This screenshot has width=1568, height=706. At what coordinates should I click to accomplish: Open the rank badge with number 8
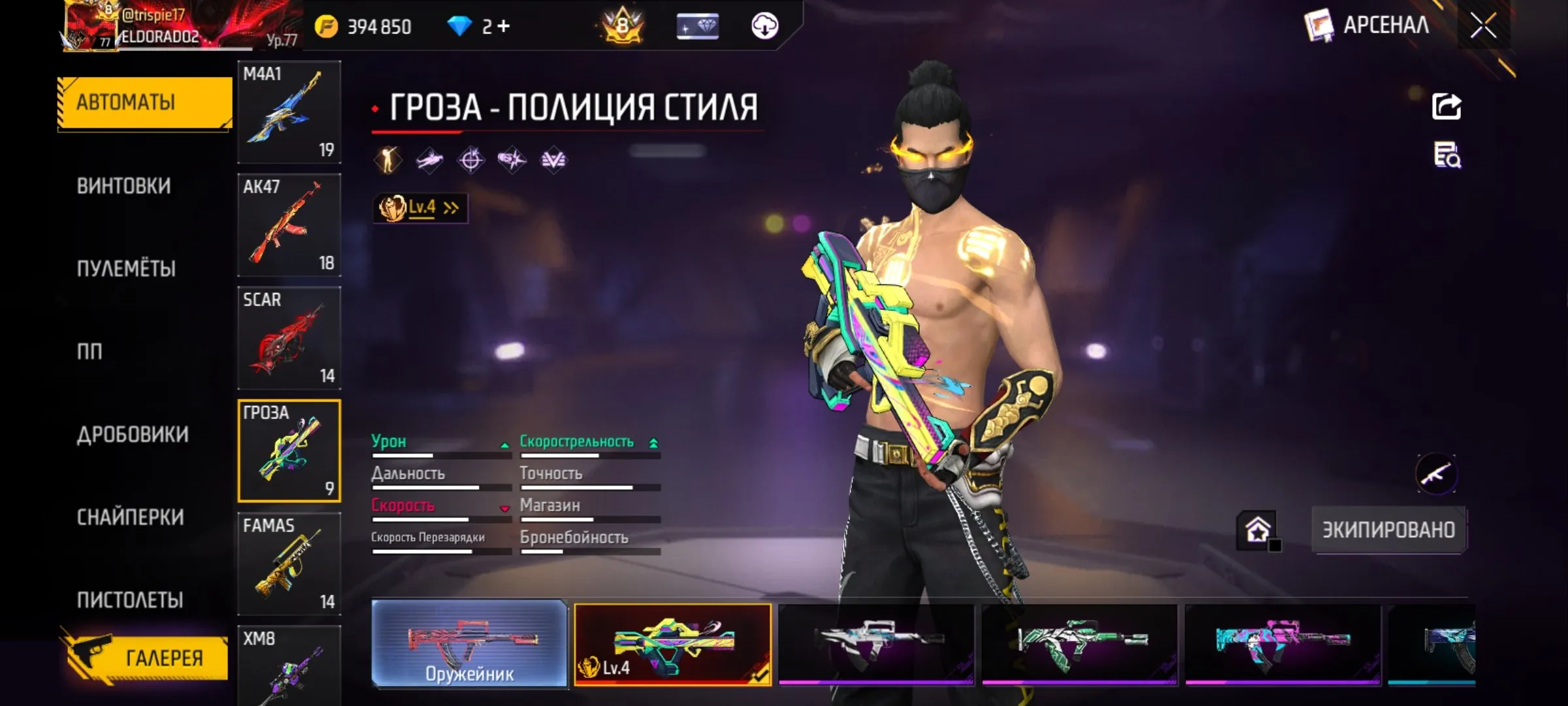tap(621, 26)
